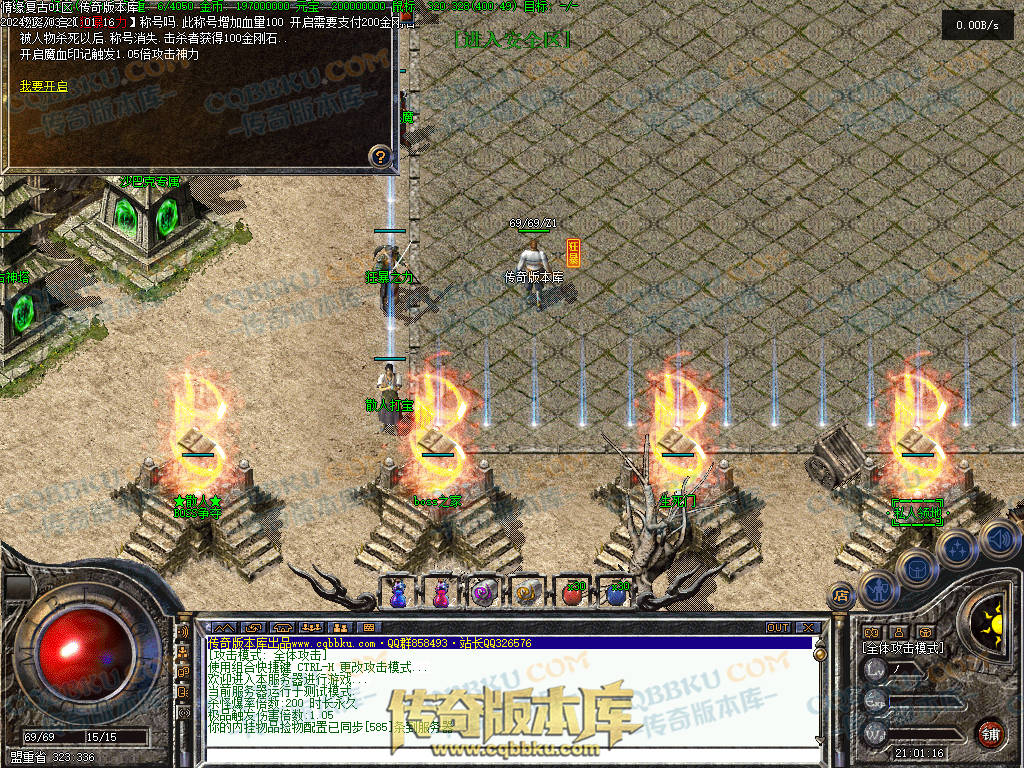
Task: Choose the 我要开启 dialogue option
Action: 44,87
